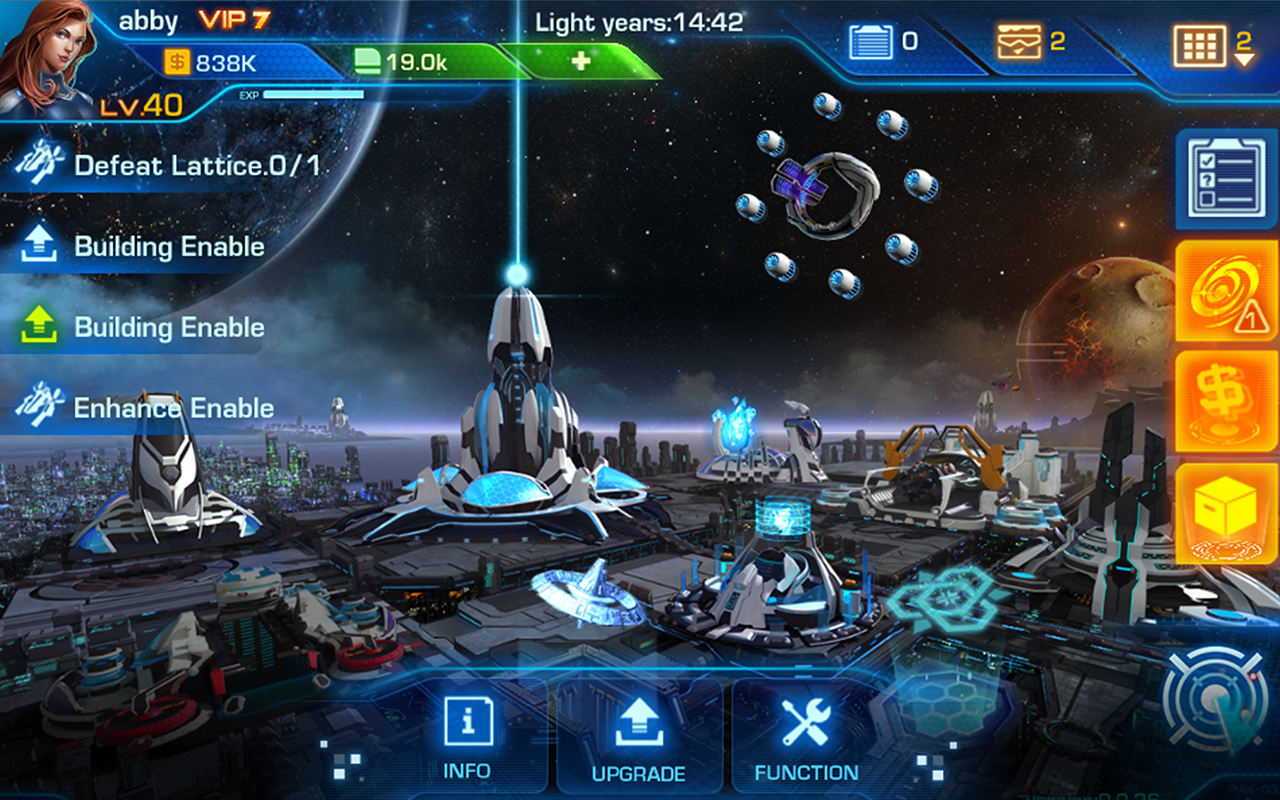1280x800 pixels.
Task: Select the UPGRADE option
Action: tap(638, 735)
